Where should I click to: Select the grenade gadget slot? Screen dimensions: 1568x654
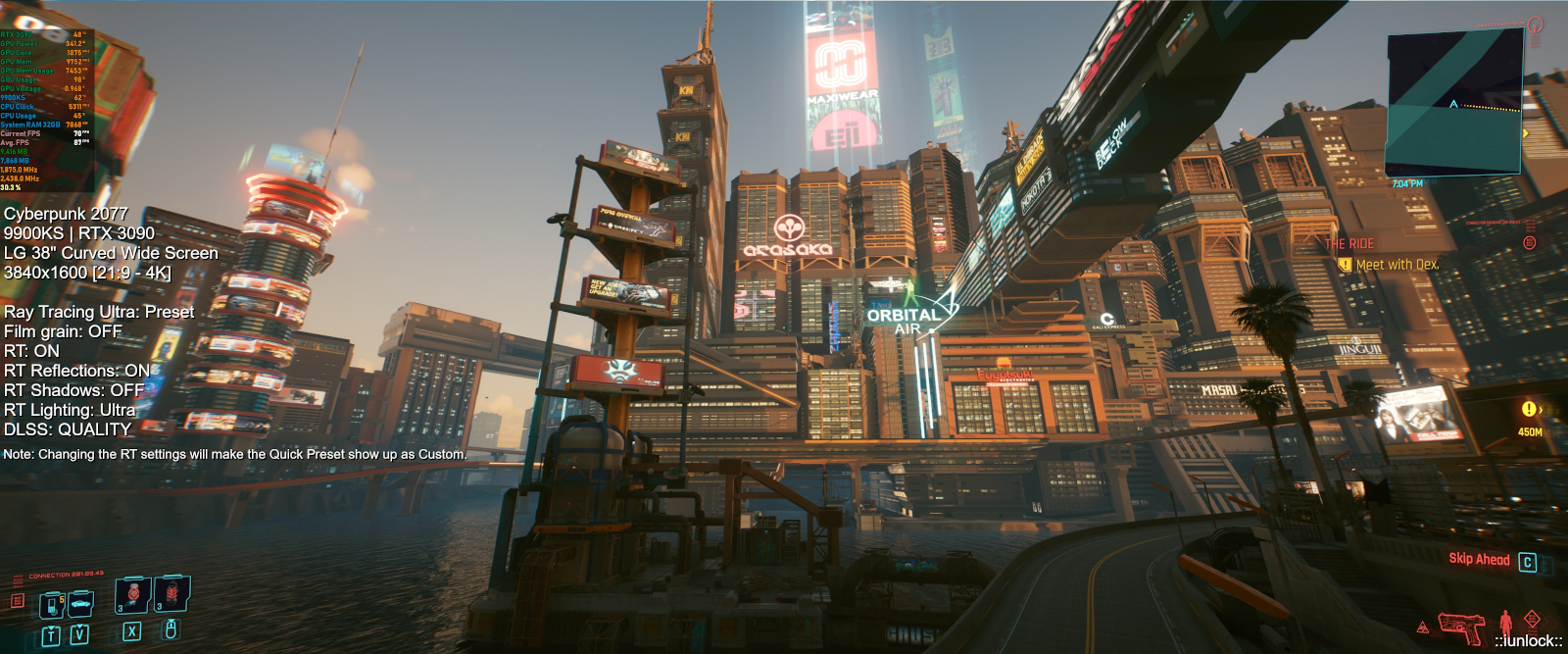(172, 593)
